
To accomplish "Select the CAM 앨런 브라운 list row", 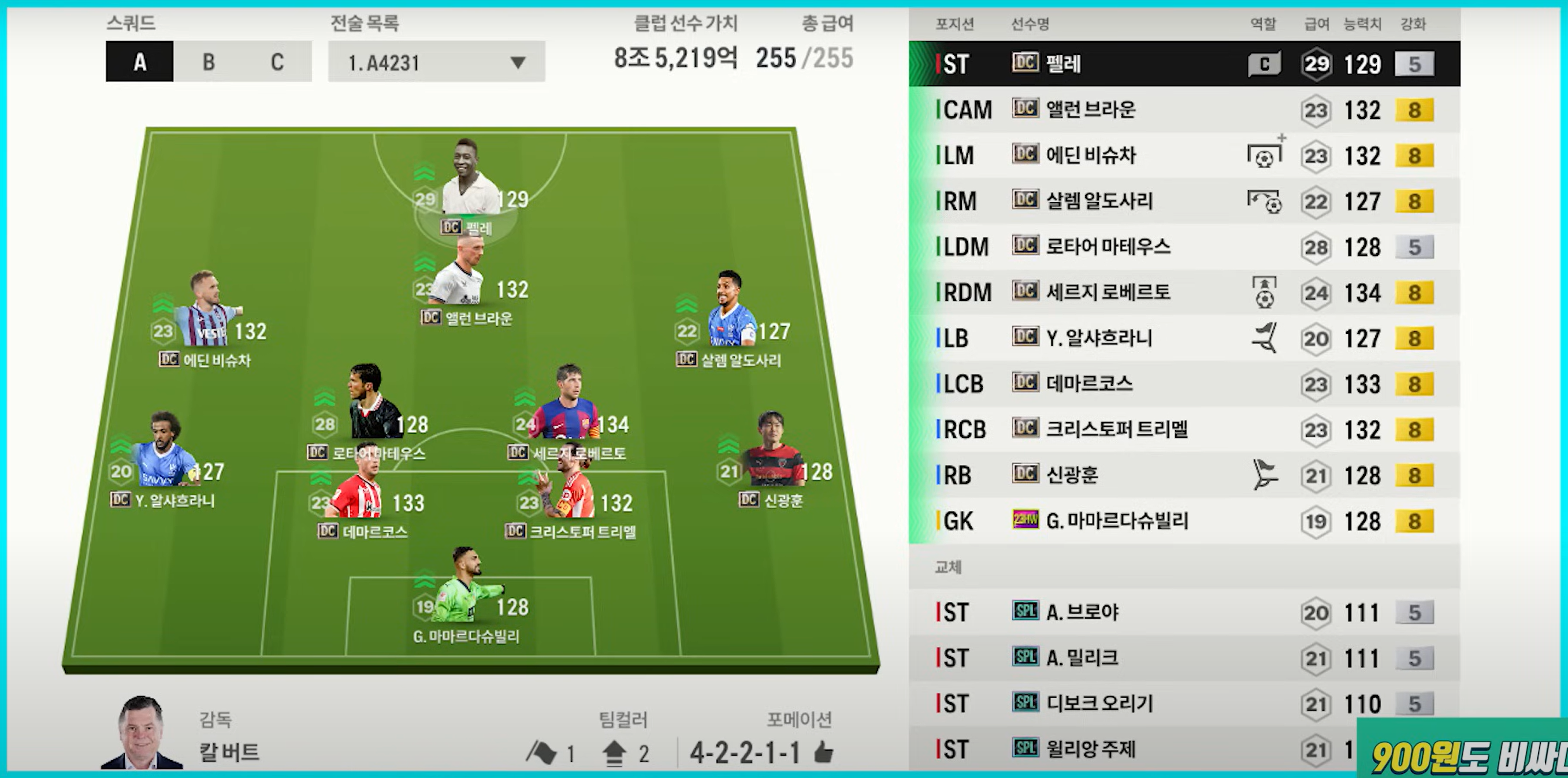I will pyautogui.click(x=1184, y=110).
